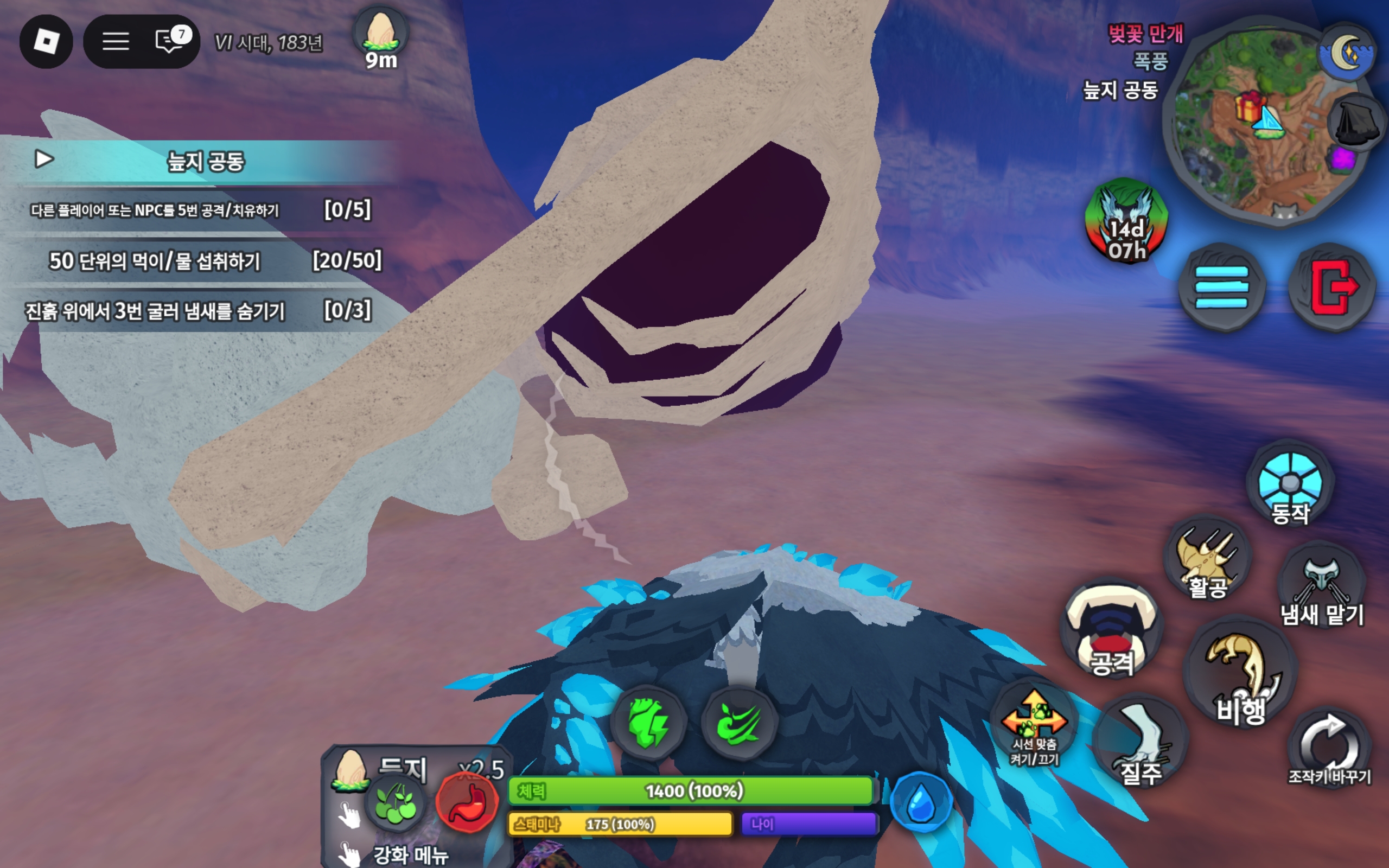1389x868 pixels.
Task: Collapse the 늪지 공동 quest tracker arrow
Action: [43, 159]
